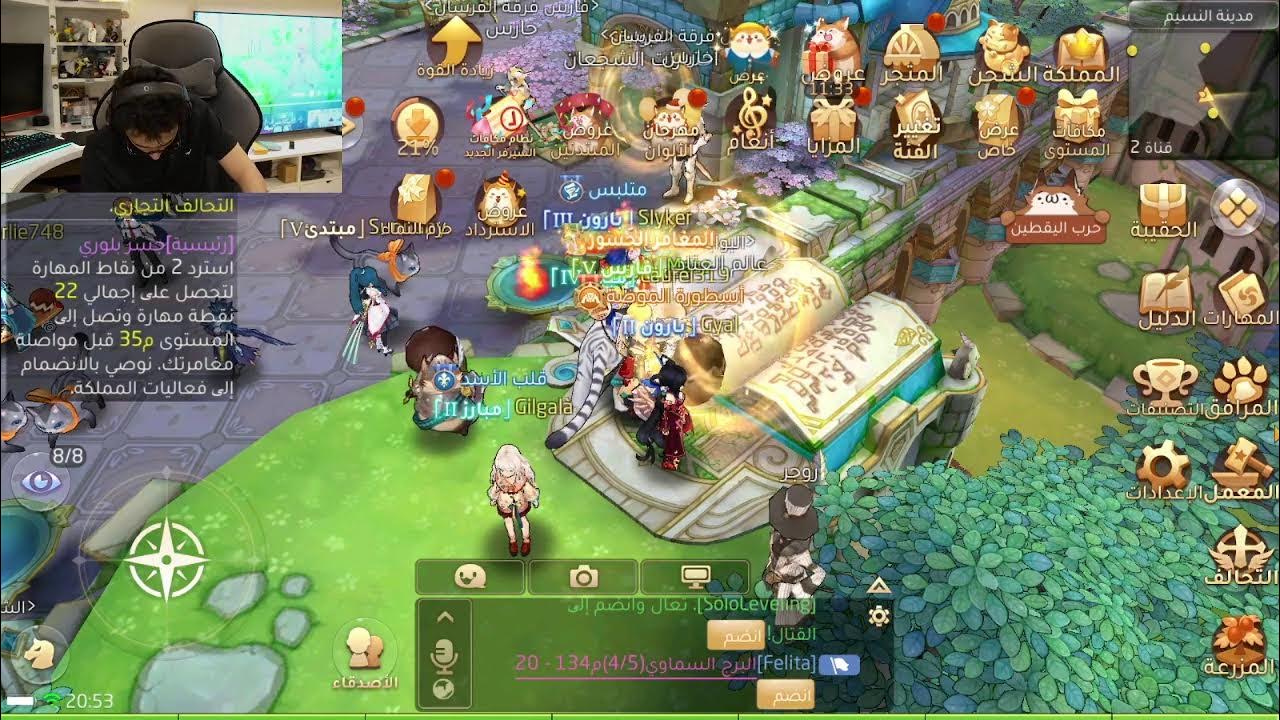The height and width of the screenshot is (720, 1280).
Task: Open the shop (المتجر) icon
Action: pos(911,50)
